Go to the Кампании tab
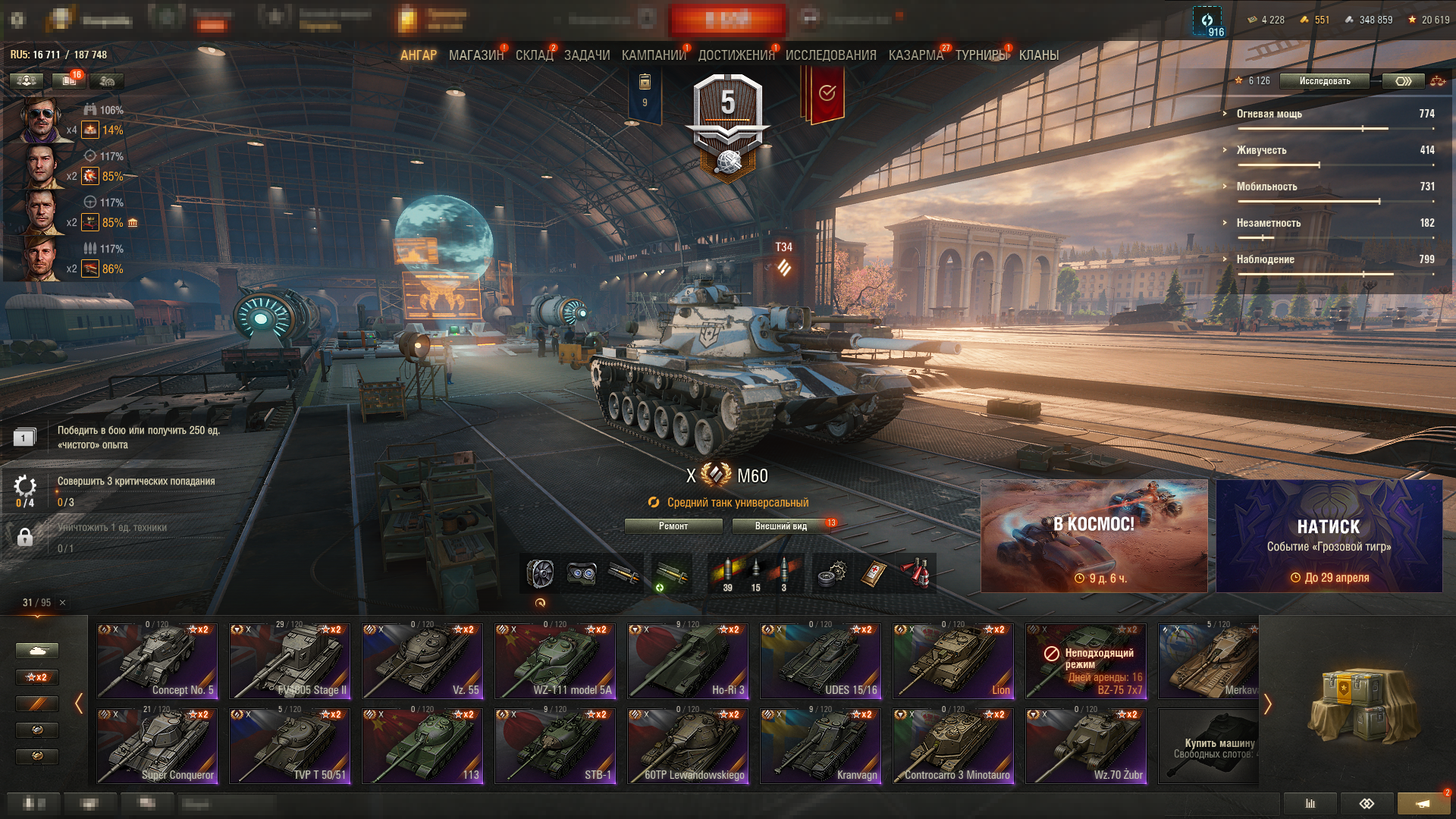Image resolution: width=1456 pixels, height=819 pixels. point(653,55)
